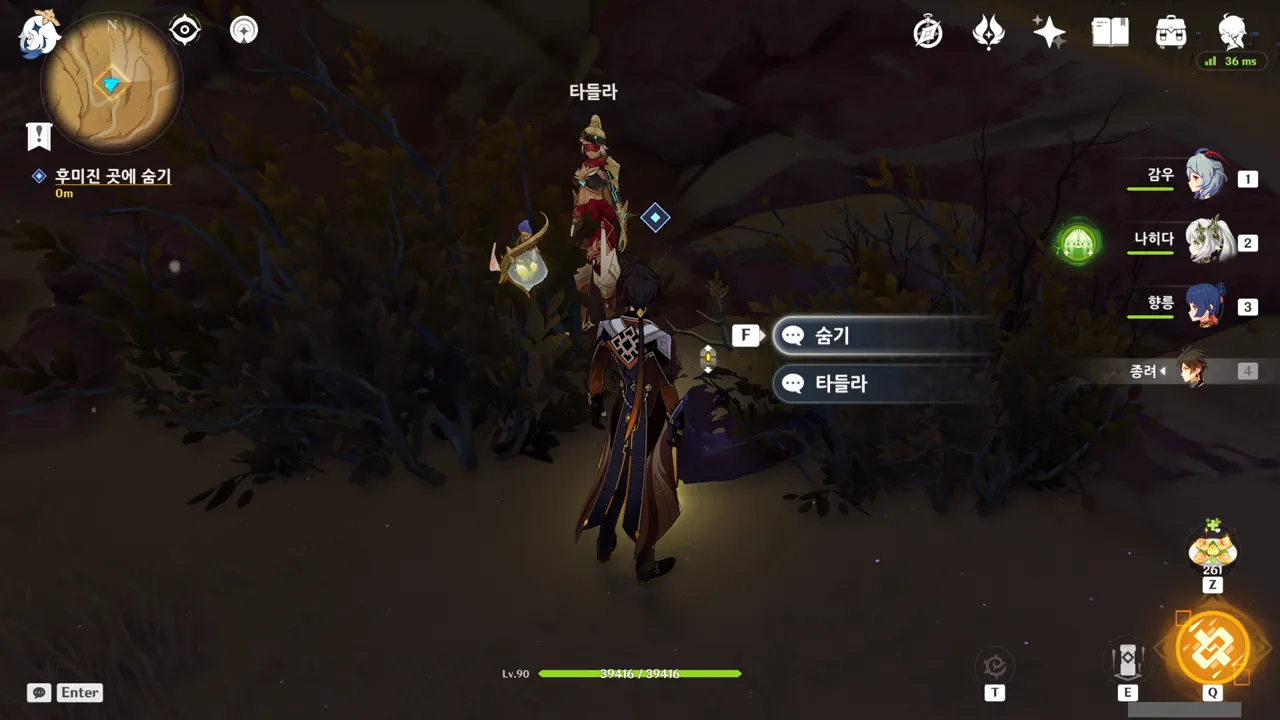Open the compass events icon
Screen dimensions: 1280x720
tap(928, 32)
